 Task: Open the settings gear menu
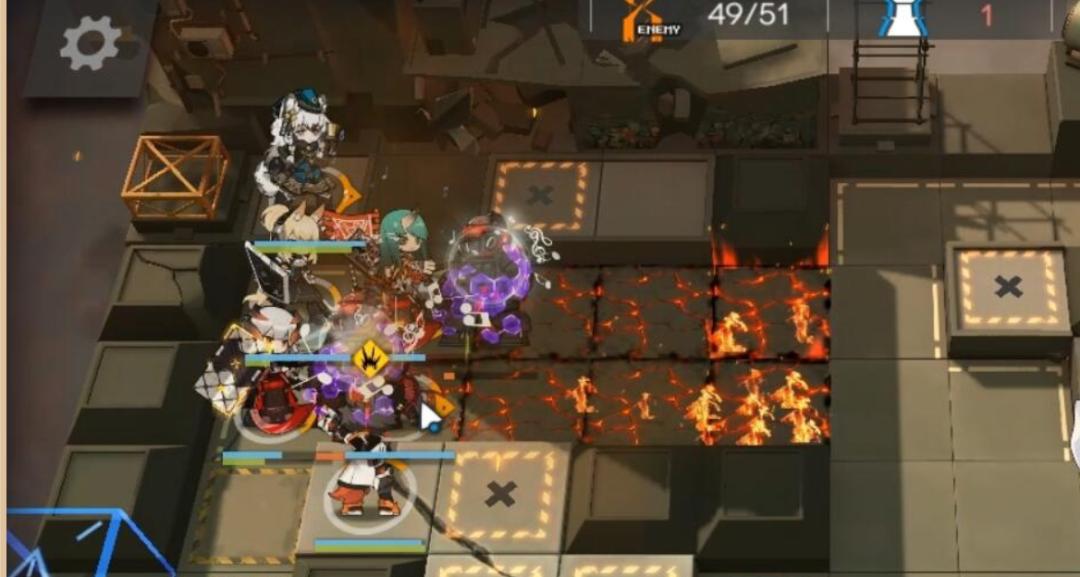[x=90, y=45]
